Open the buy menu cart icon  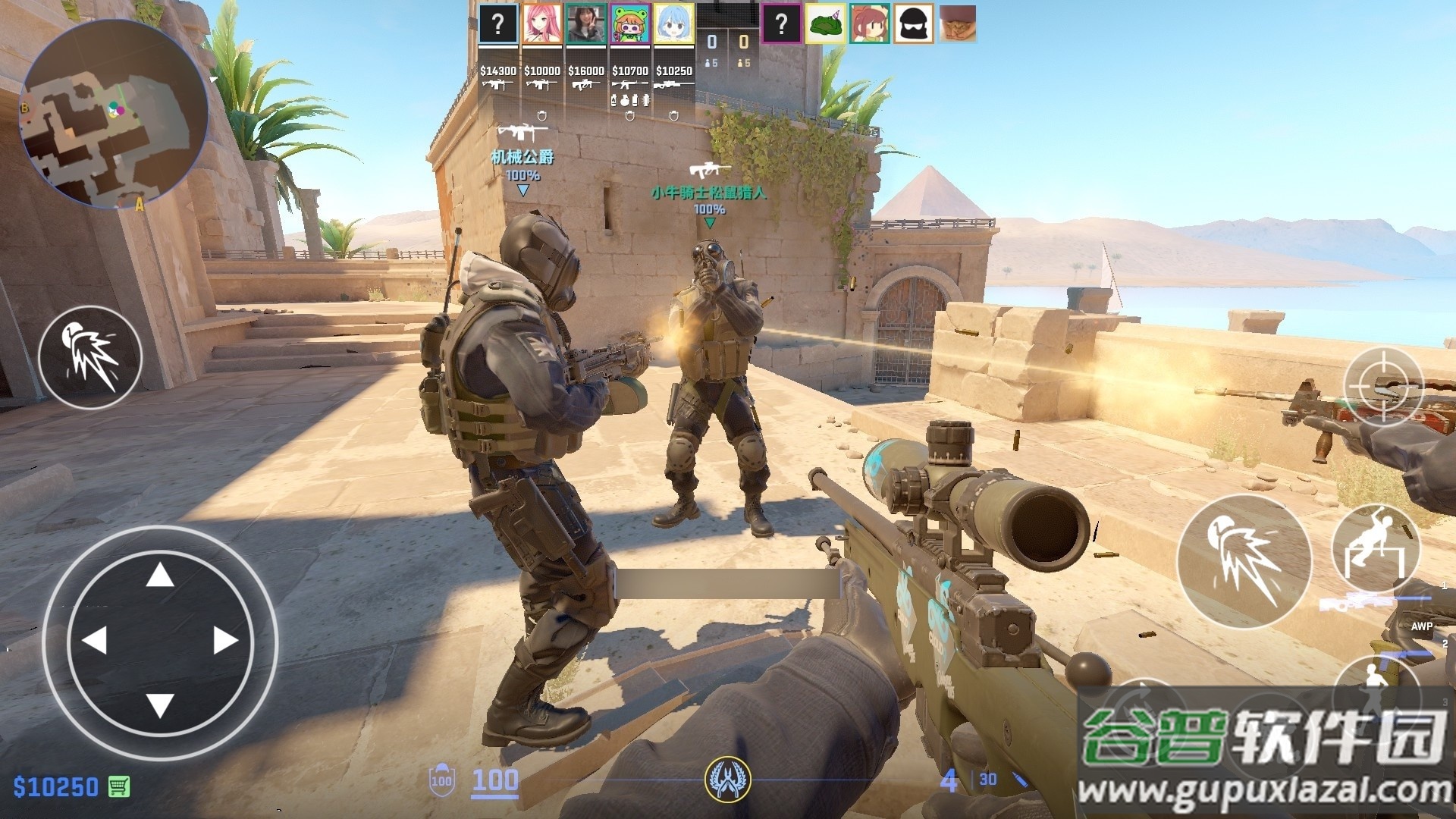(119, 786)
